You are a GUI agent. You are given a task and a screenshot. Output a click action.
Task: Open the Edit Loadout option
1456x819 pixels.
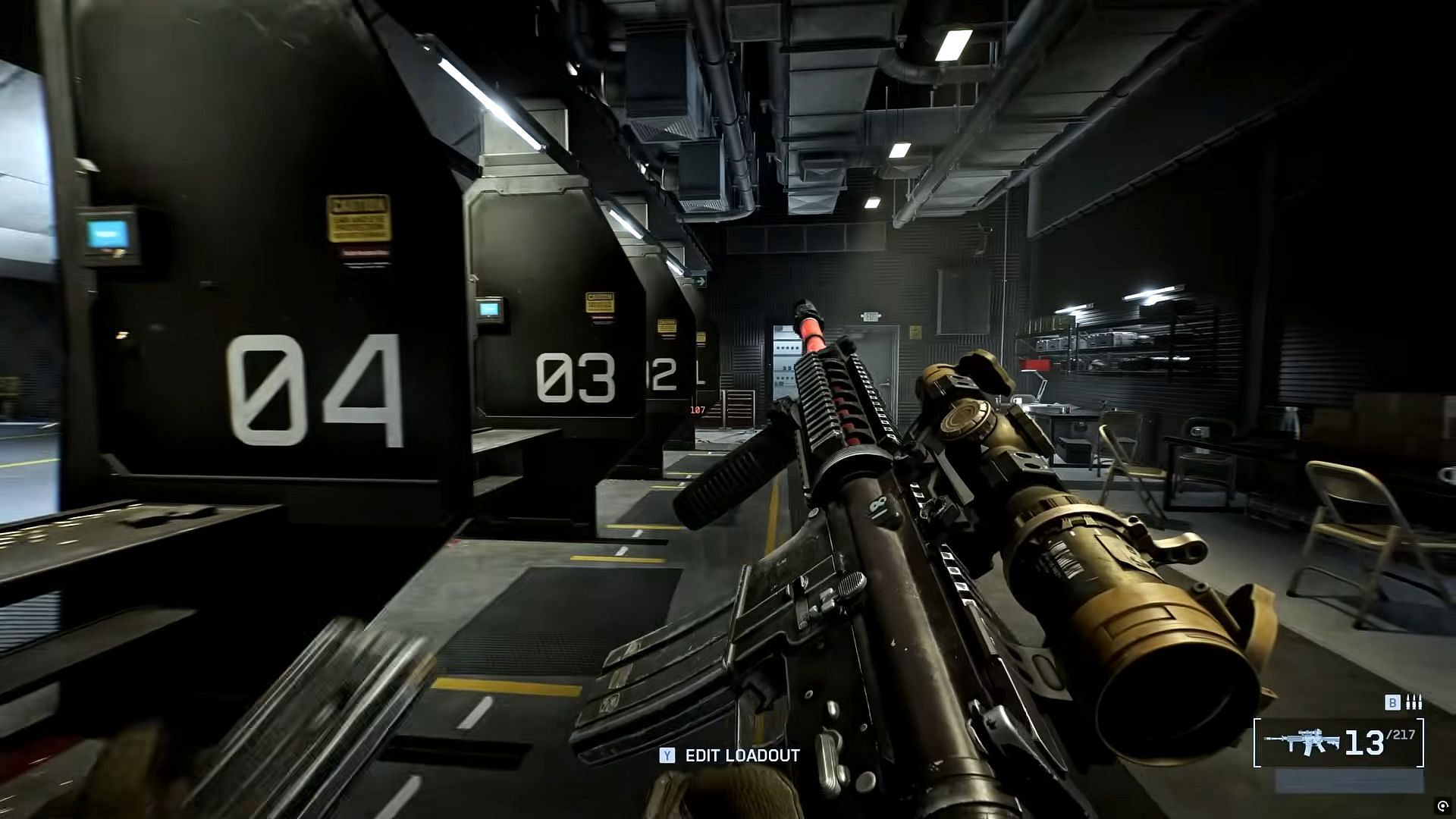coord(730,755)
